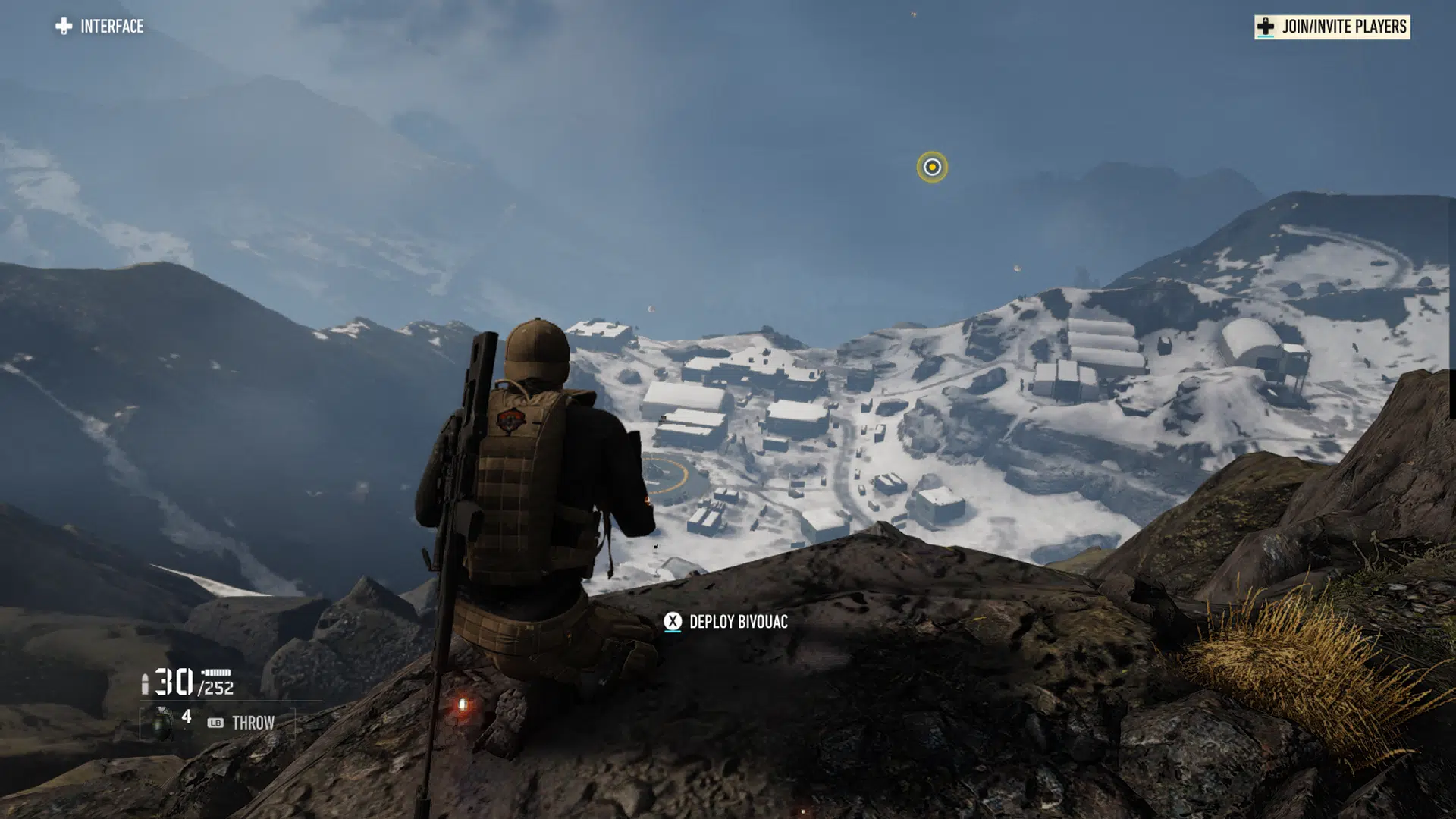Click the D-pad icon beside INTERFACE
The height and width of the screenshot is (819, 1456).
63,26
